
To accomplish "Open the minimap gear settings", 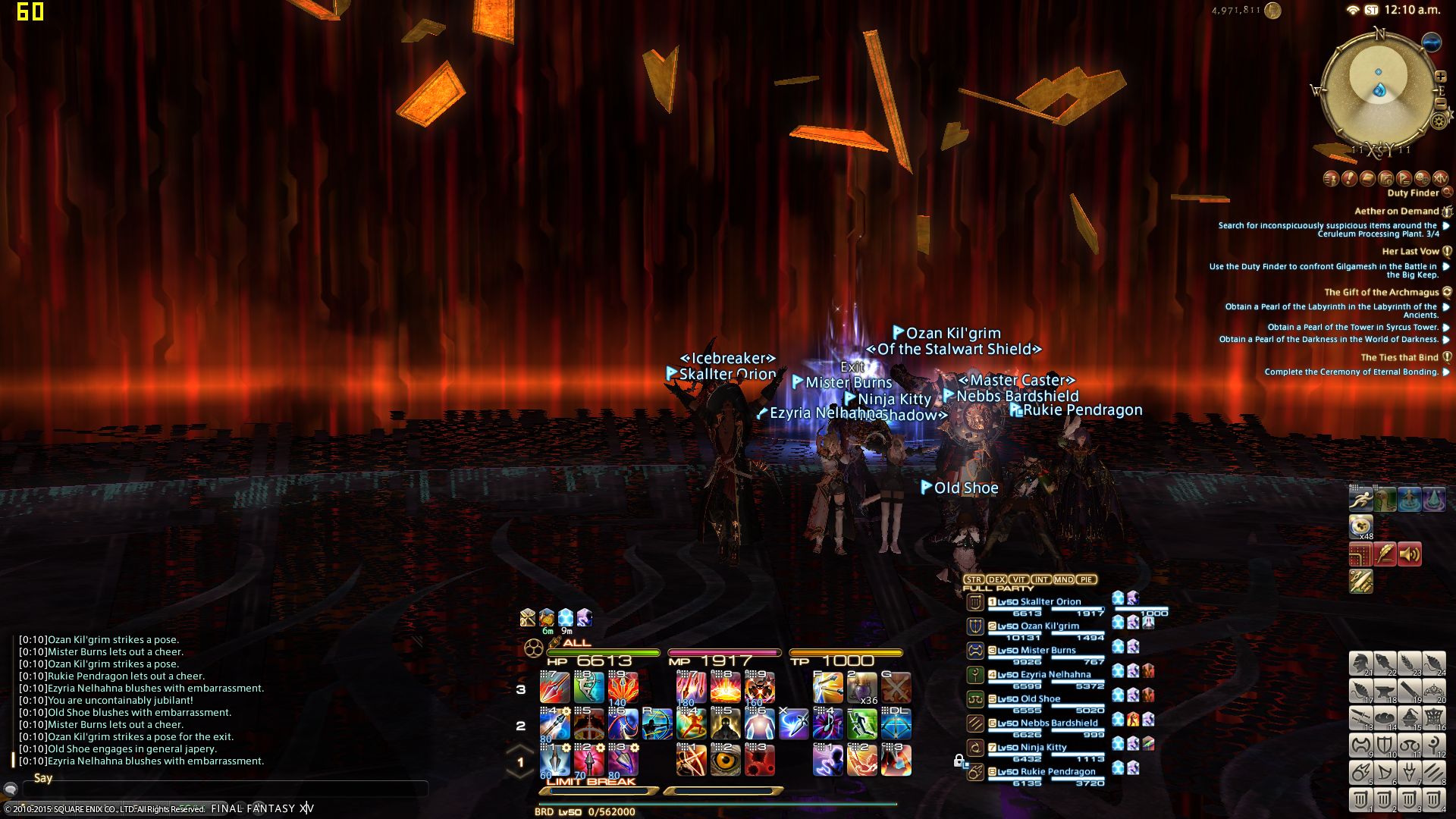I will point(1439,121).
